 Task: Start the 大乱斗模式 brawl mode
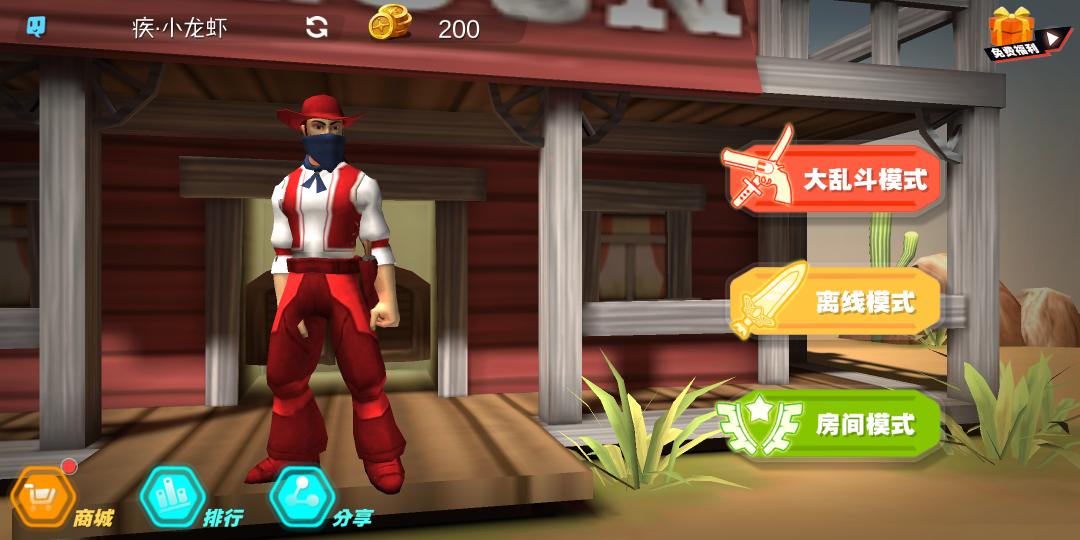pos(834,180)
